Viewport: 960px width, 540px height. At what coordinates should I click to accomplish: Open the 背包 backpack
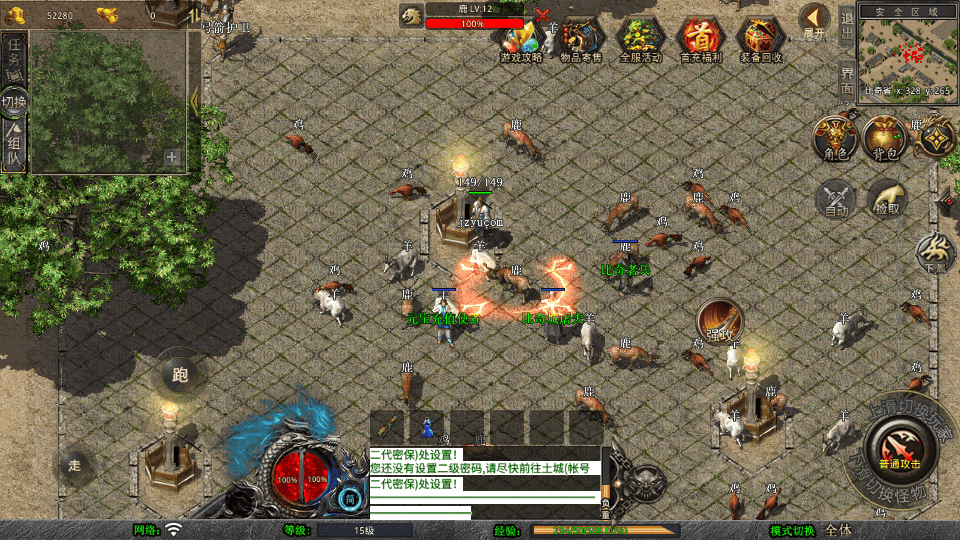click(x=885, y=138)
